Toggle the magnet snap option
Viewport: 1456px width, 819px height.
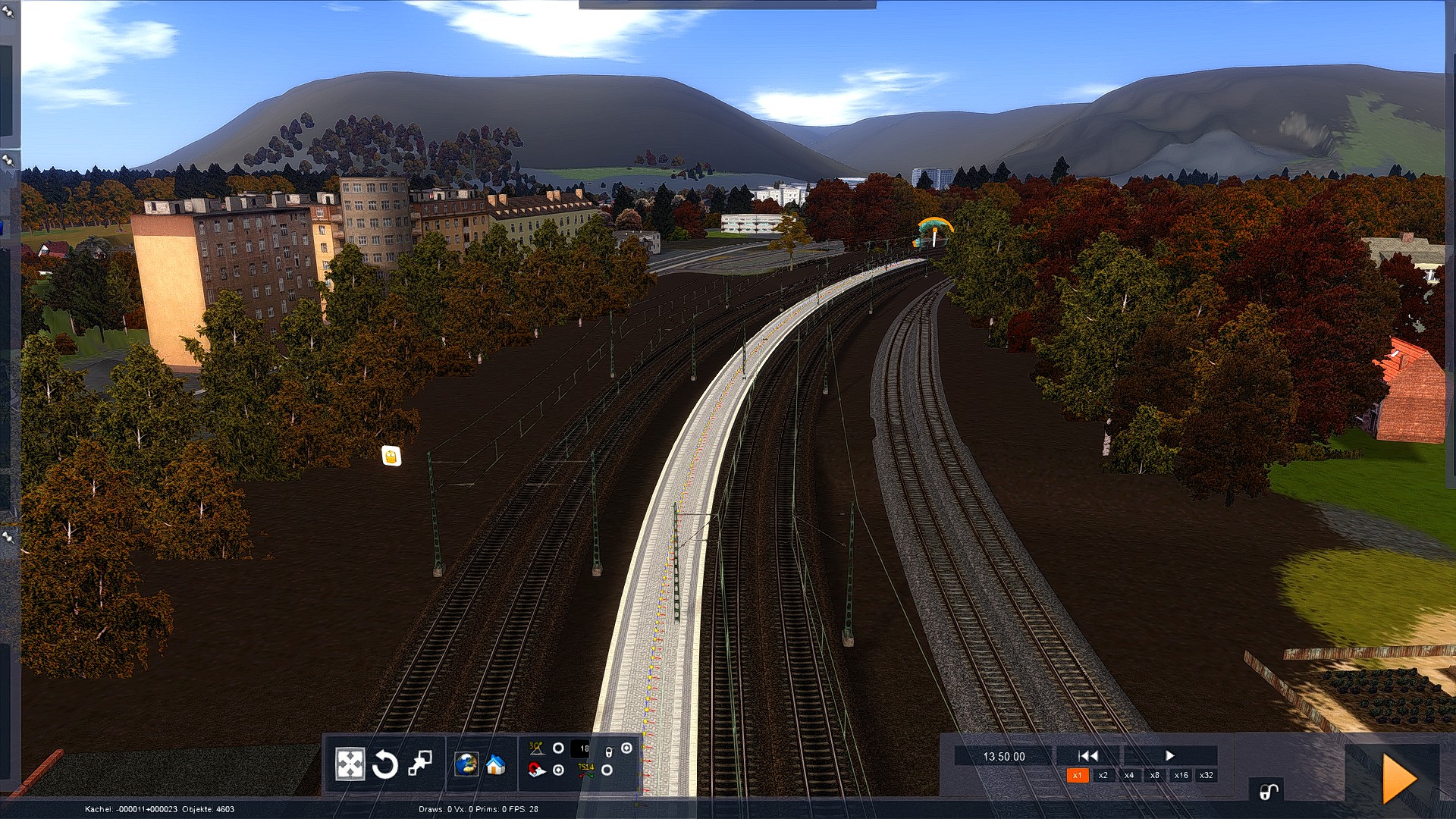(x=559, y=770)
